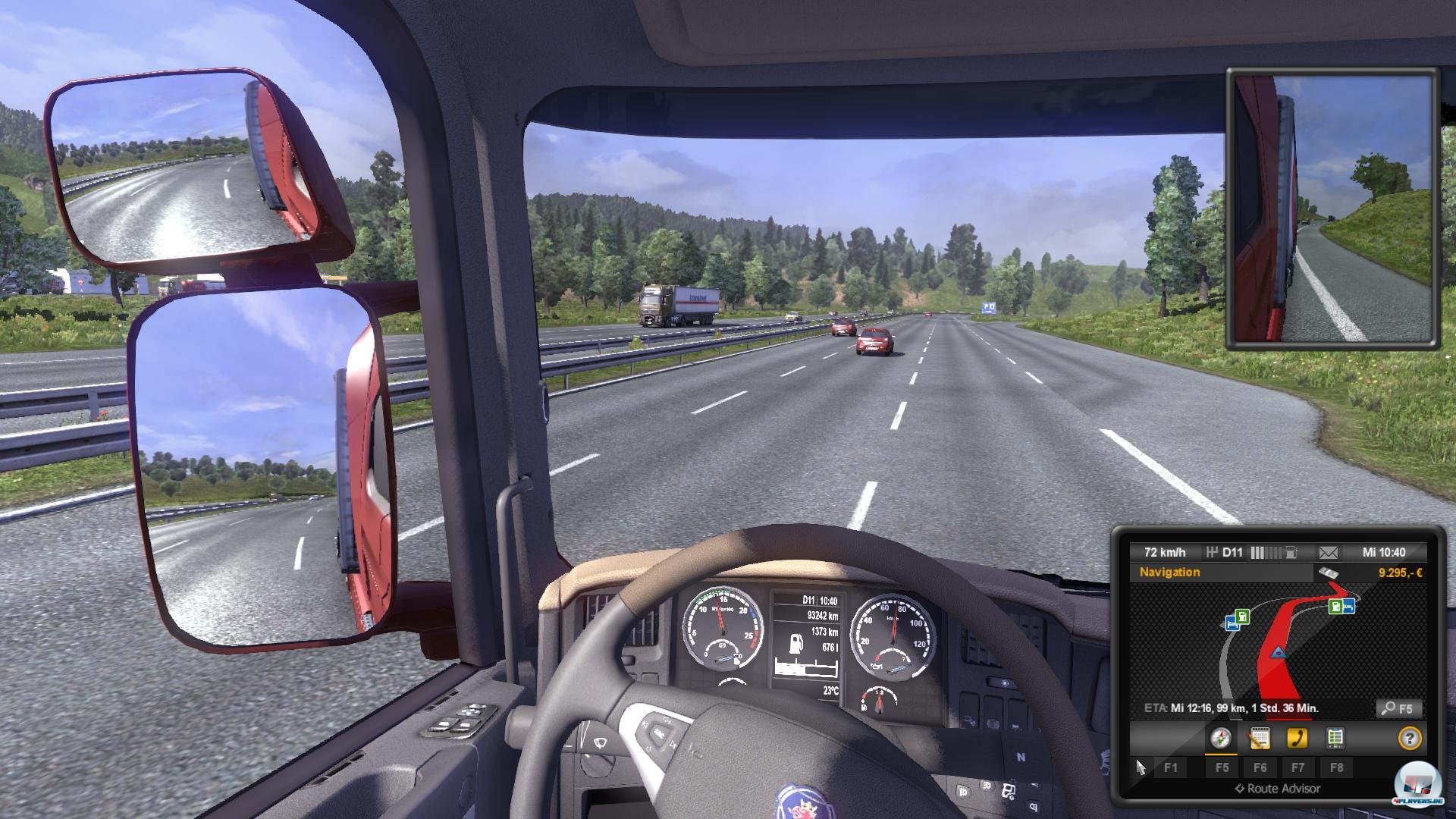Image resolution: width=1456 pixels, height=819 pixels.
Task: Click the magnifier map zoom button
Action: (x=1398, y=709)
